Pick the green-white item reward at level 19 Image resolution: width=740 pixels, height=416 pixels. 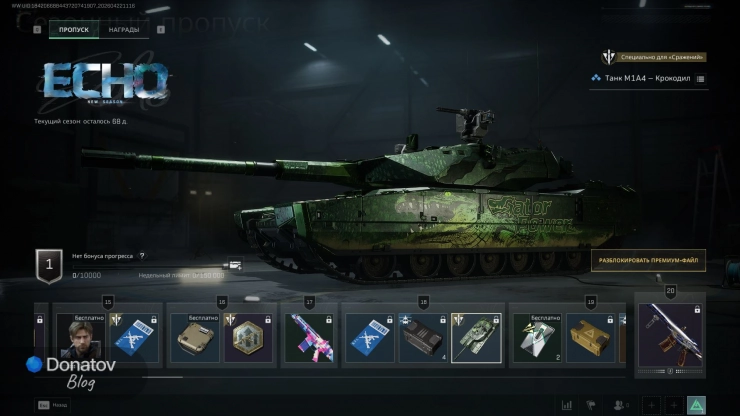(x=537, y=338)
